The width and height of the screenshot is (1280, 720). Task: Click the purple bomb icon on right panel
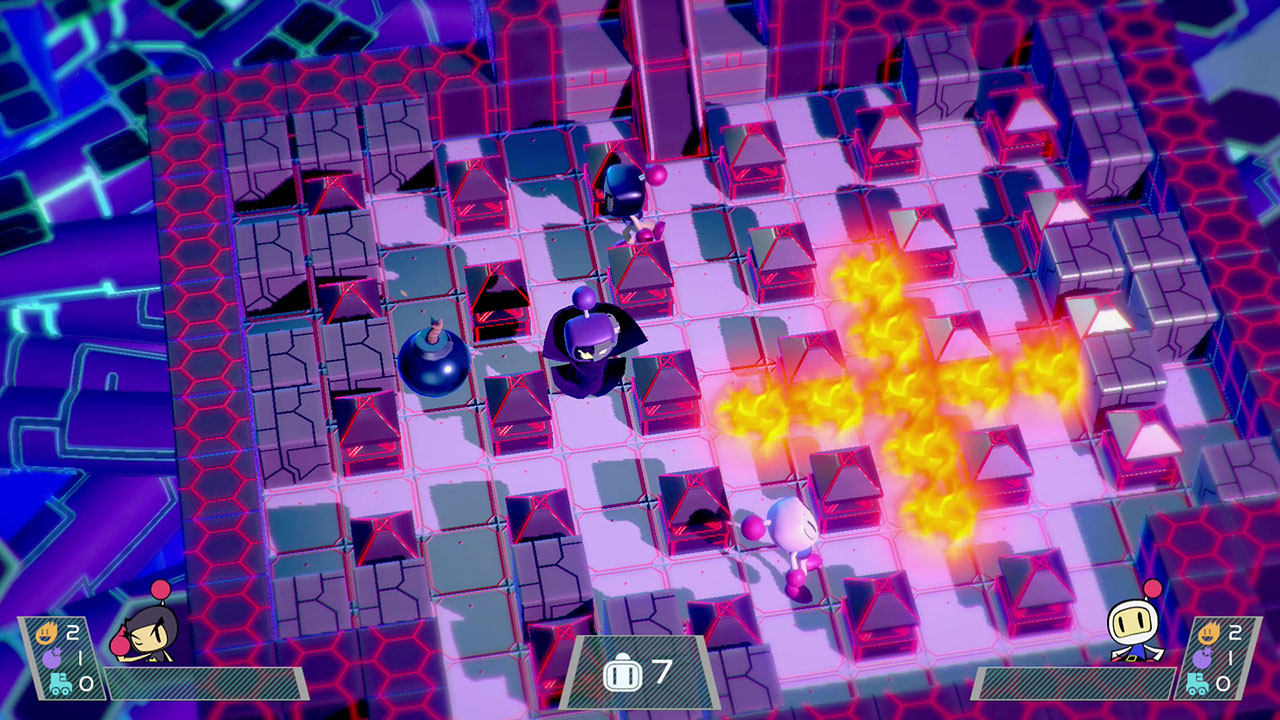pyautogui.click(x=1202, y=658)
